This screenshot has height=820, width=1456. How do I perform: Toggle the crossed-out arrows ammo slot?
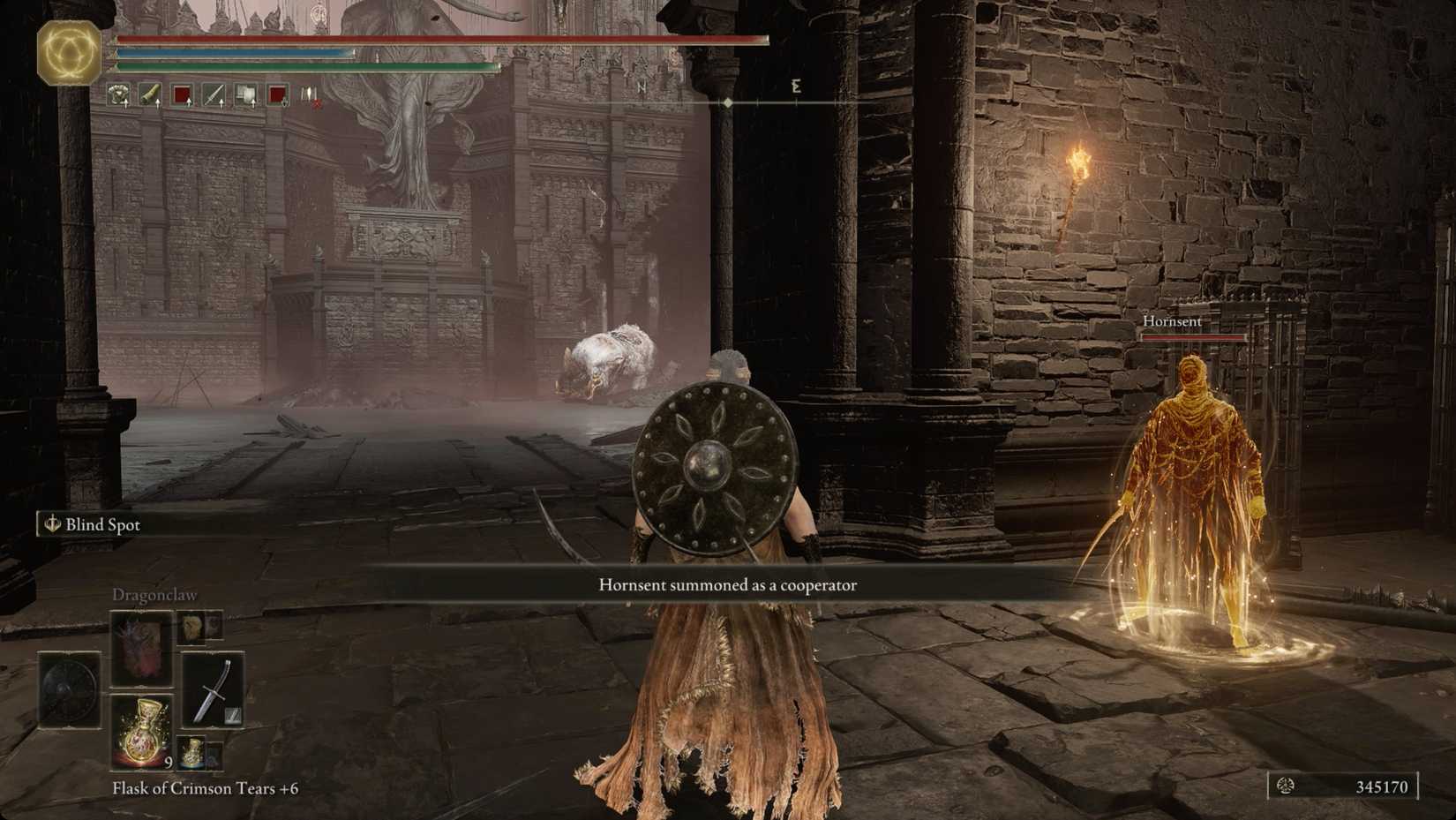pos(311,97)
